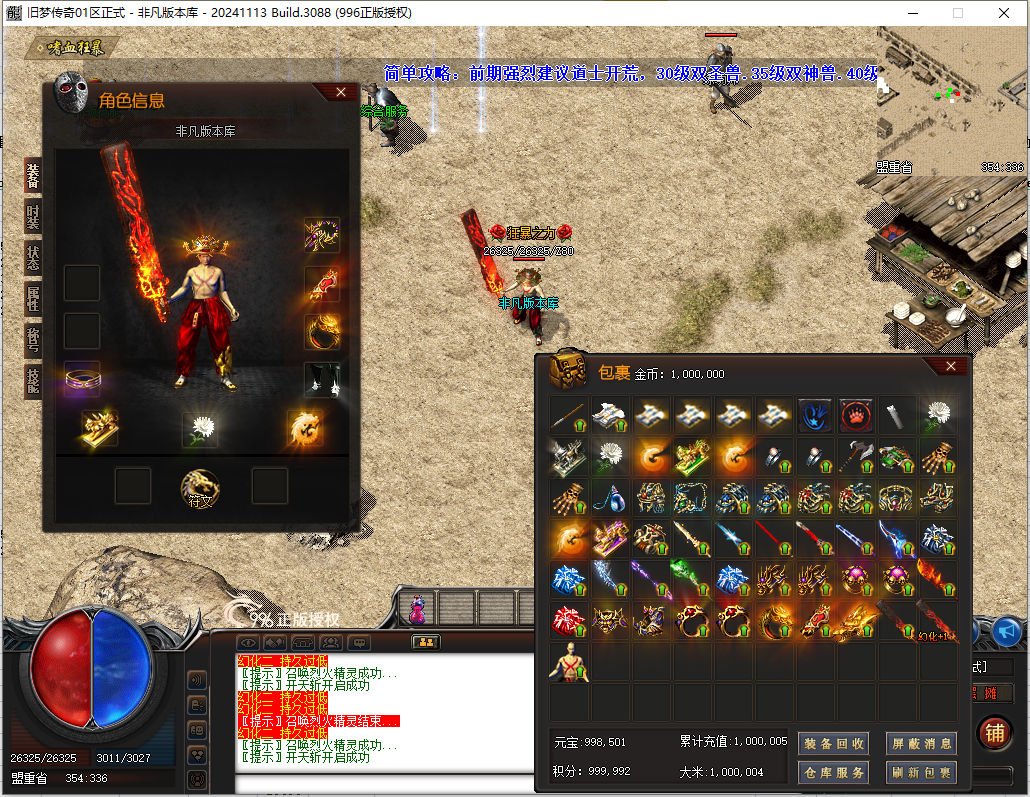Close the 包裹 bag window
1030x797 pixels.
(x=950, y=366)
